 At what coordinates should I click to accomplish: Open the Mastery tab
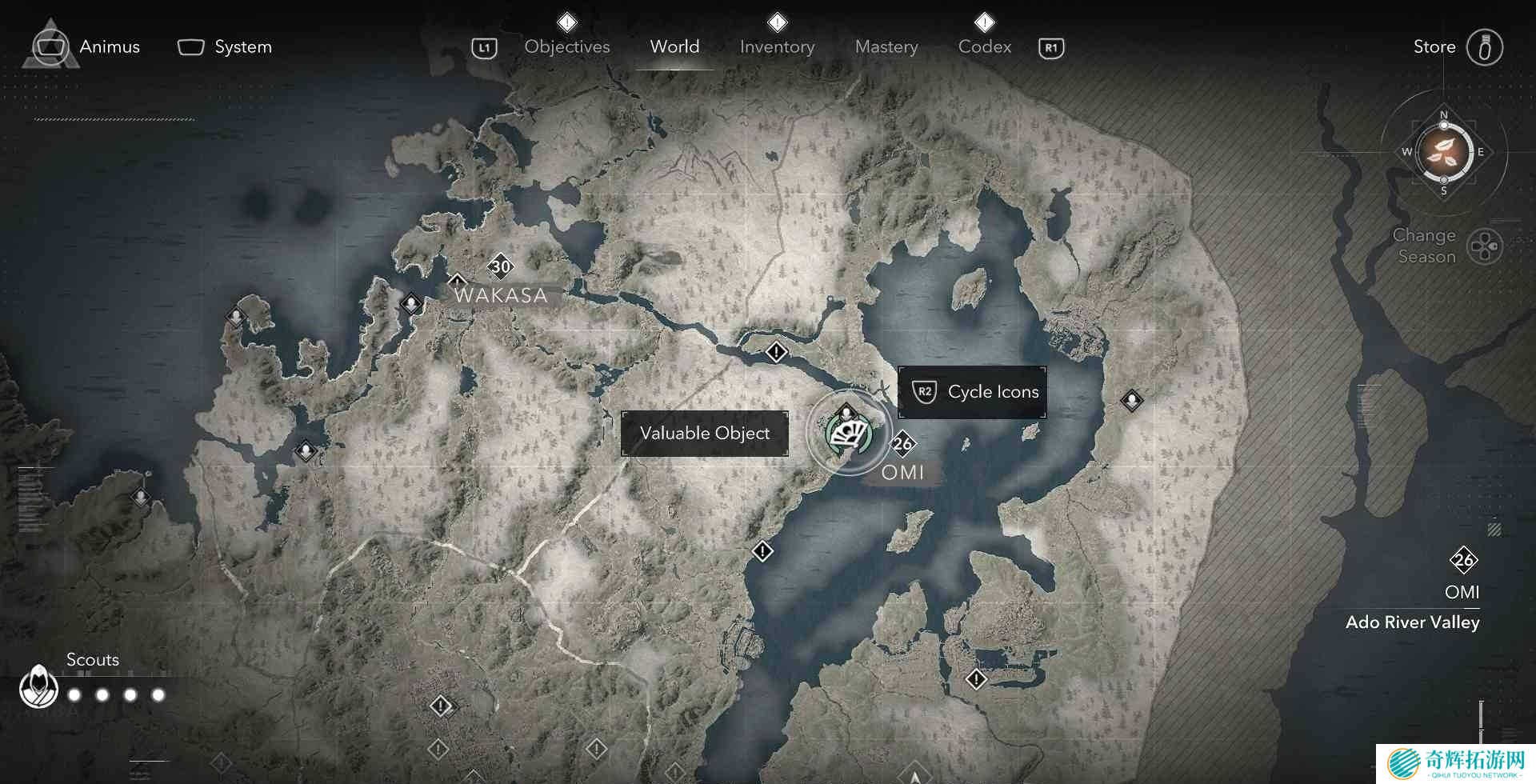click(886, 47)
